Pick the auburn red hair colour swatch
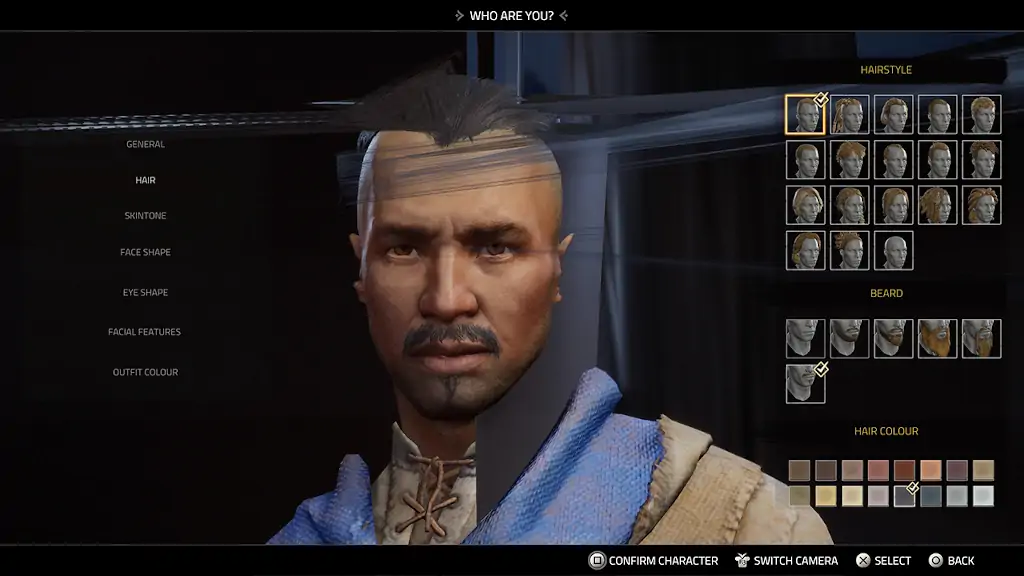 (904, 470)
